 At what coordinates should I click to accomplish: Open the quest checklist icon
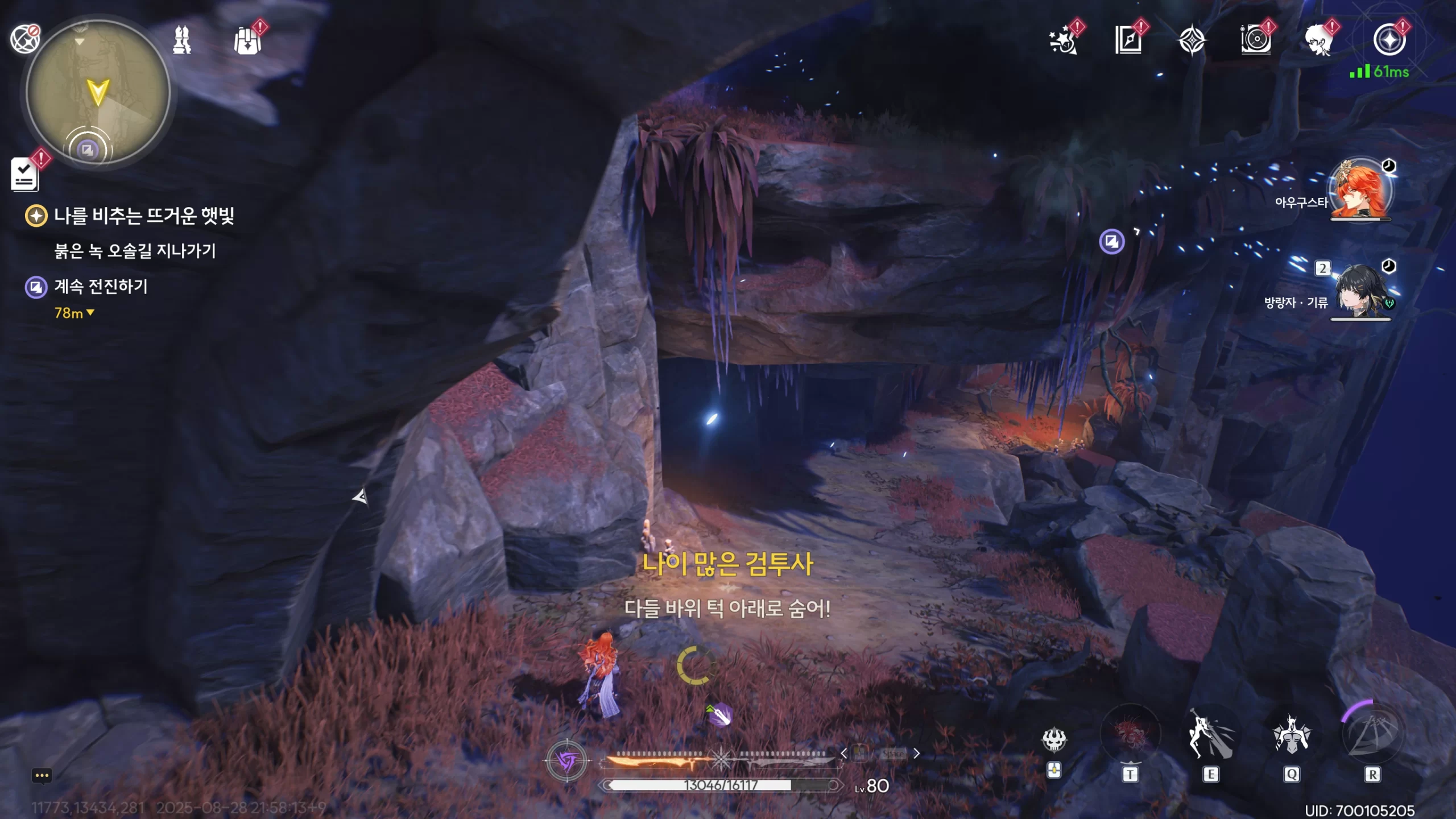(25, 174)
